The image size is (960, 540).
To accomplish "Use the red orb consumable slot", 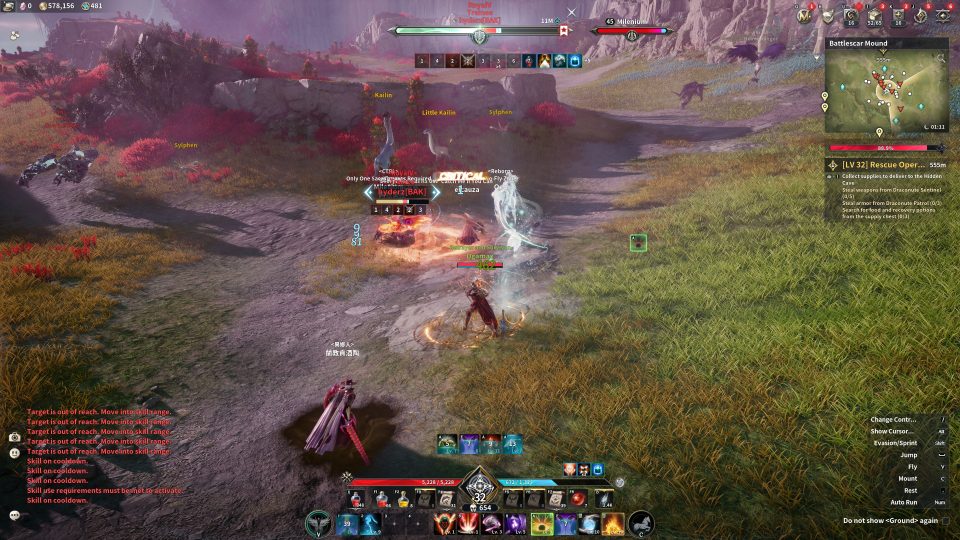I will tap(578, 499).
